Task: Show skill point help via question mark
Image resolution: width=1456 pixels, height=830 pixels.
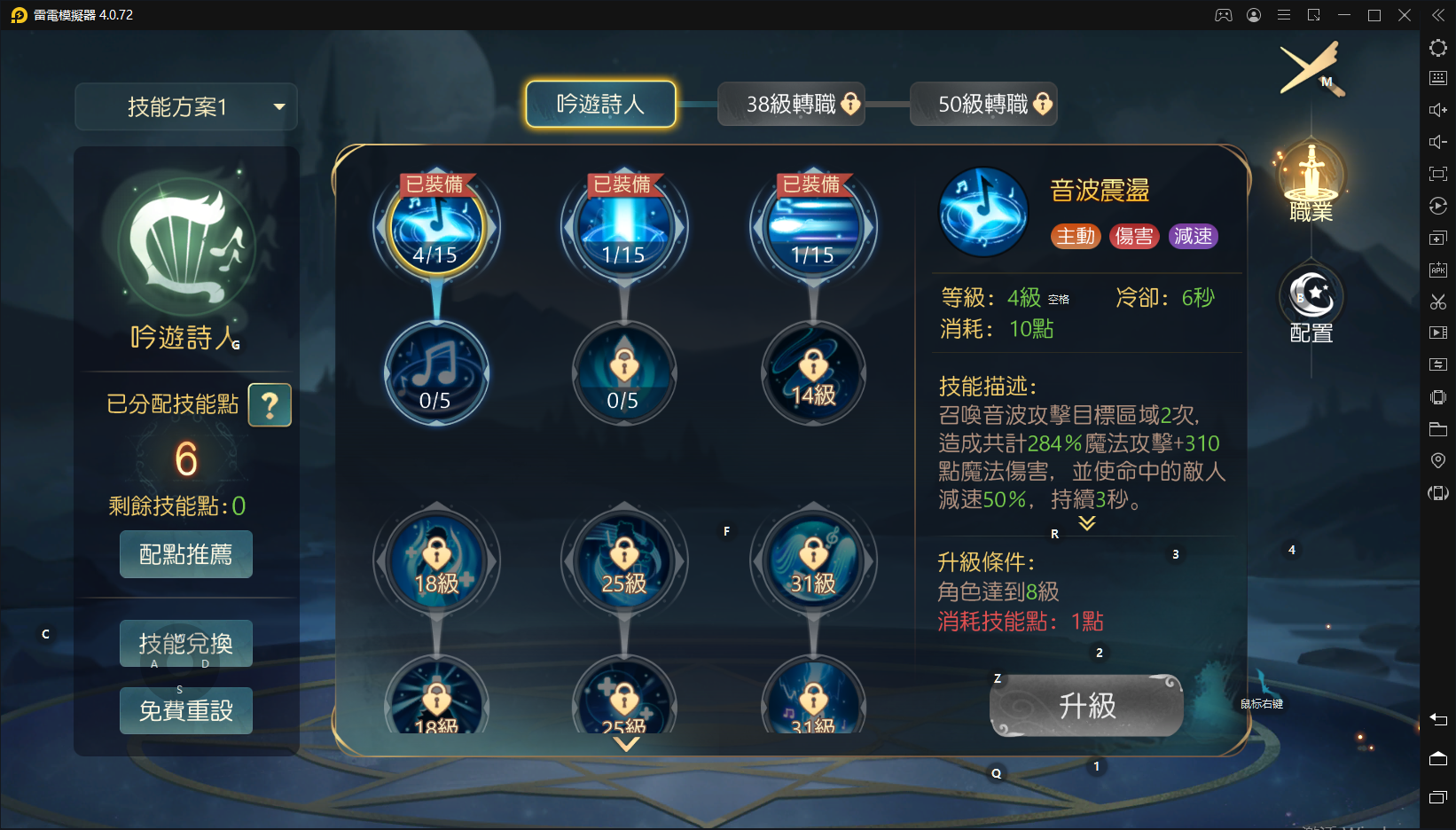Action: click(x=270, y=405)
